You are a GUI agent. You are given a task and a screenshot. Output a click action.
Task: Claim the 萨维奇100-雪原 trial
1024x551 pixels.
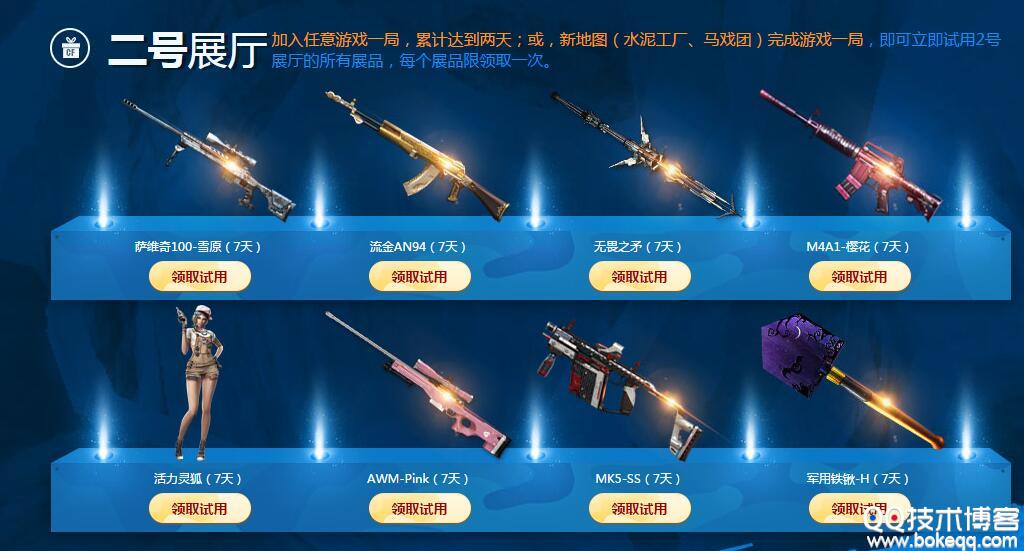pyautogui.click(x=199, y=277)
